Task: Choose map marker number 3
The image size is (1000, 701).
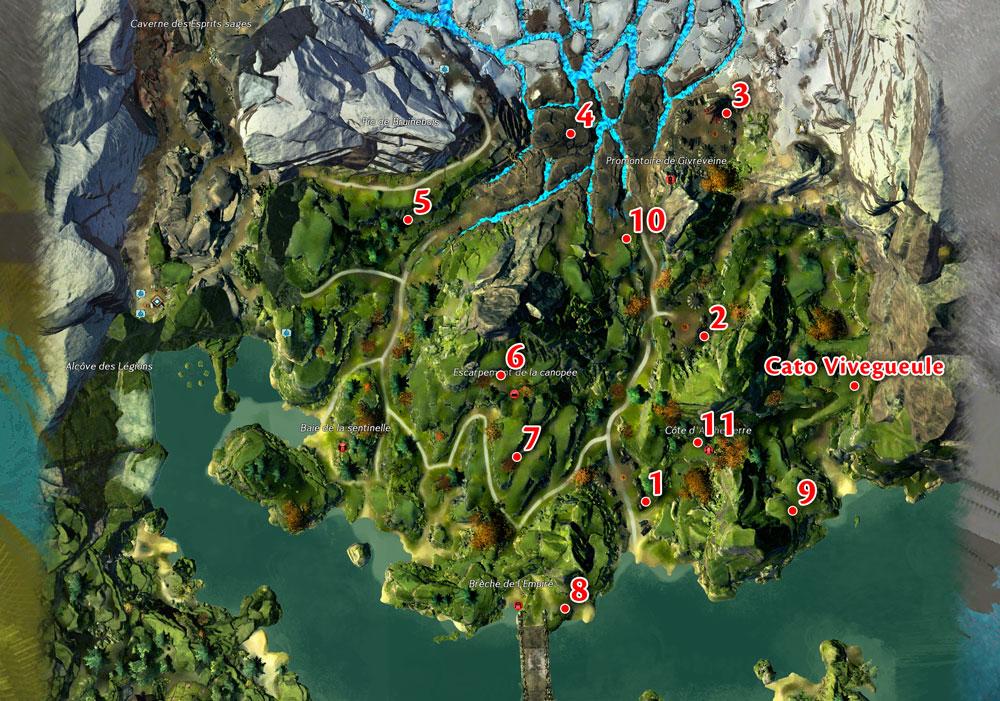Action: 727,113
